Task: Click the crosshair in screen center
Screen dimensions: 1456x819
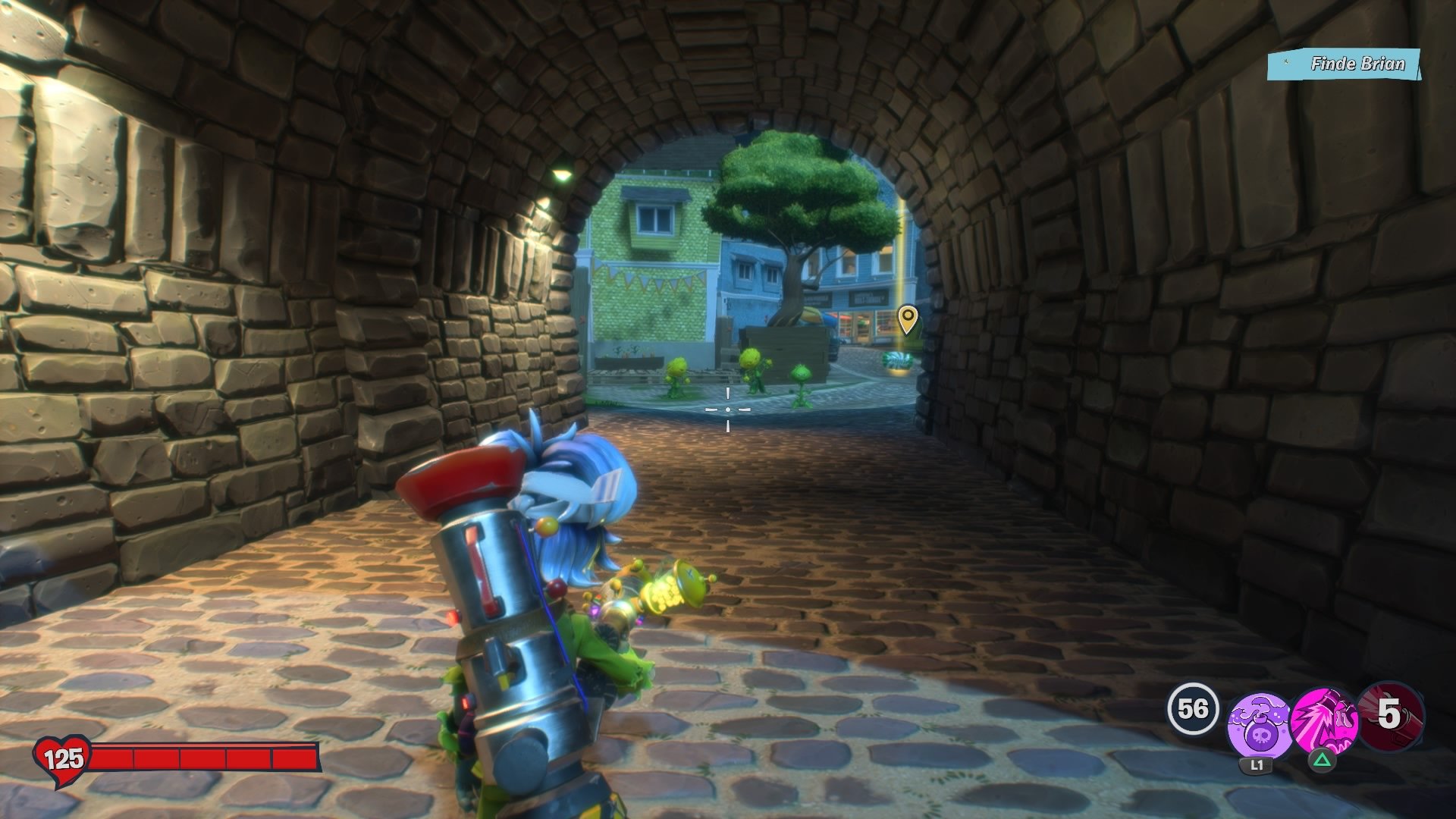Action: tap(728, 408)
